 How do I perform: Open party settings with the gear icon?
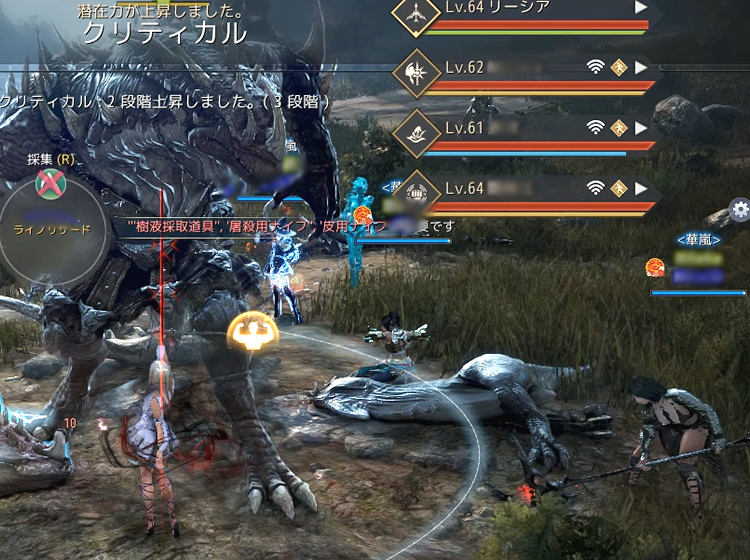[x=740, y=209]
